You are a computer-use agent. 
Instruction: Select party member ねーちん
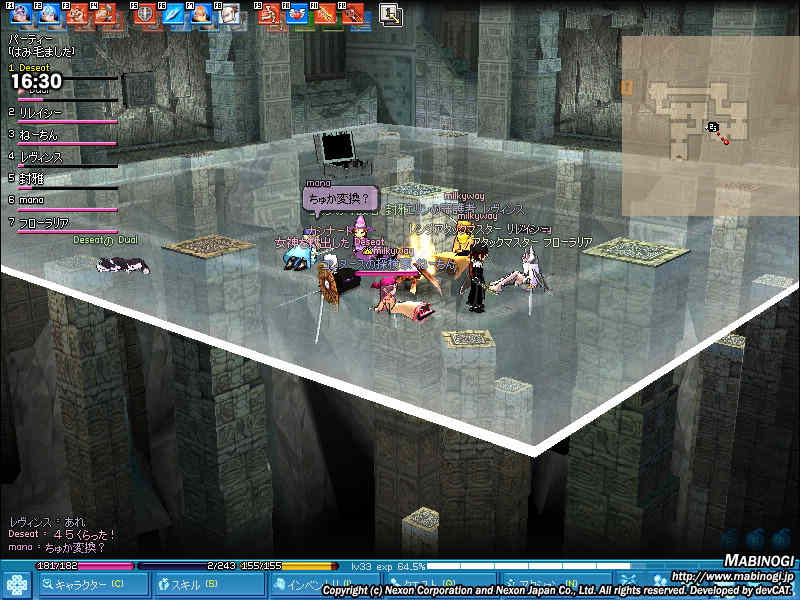(x=38, y=135)
